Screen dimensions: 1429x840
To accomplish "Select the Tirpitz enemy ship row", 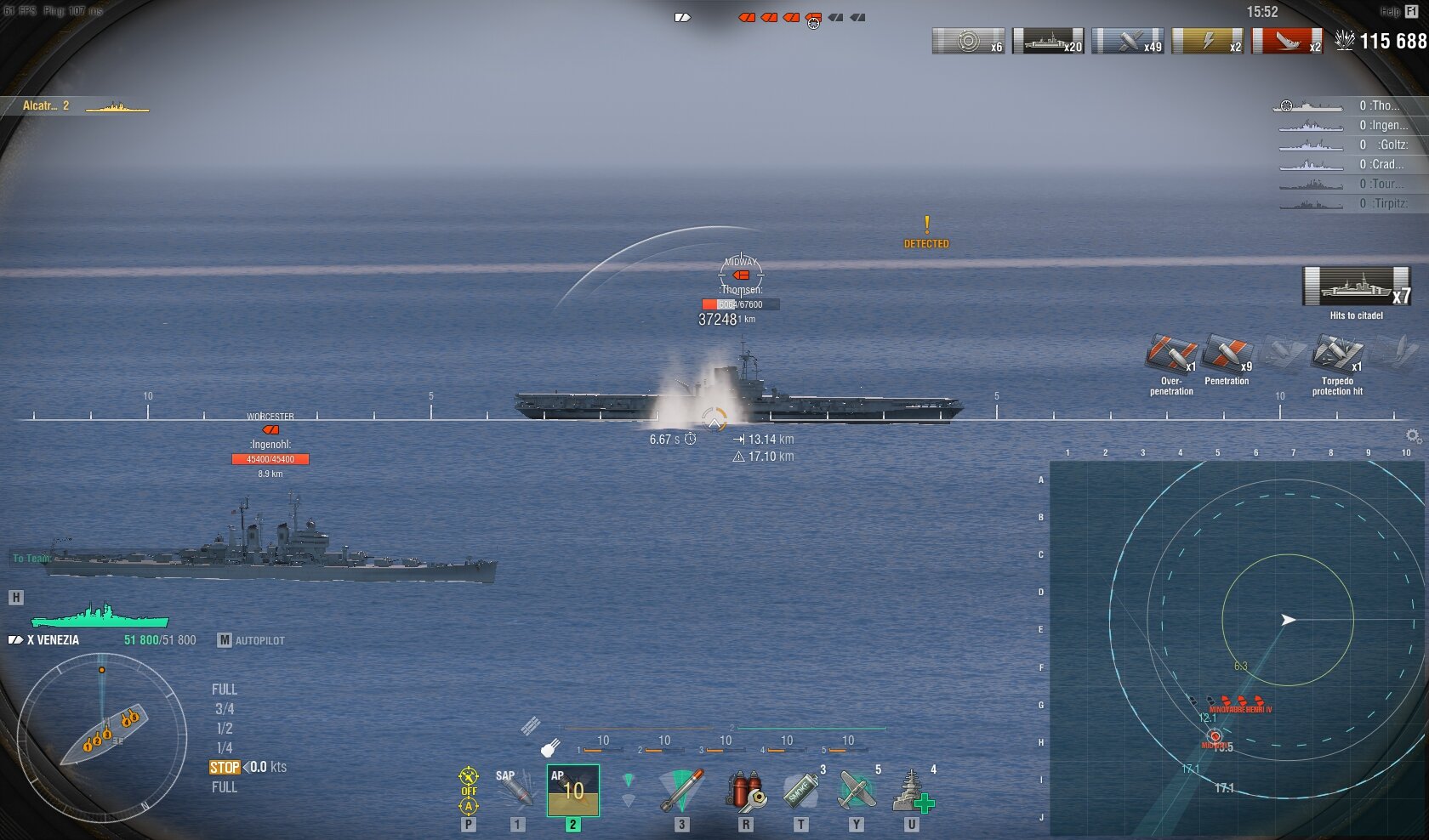I will coord(1348,204).
